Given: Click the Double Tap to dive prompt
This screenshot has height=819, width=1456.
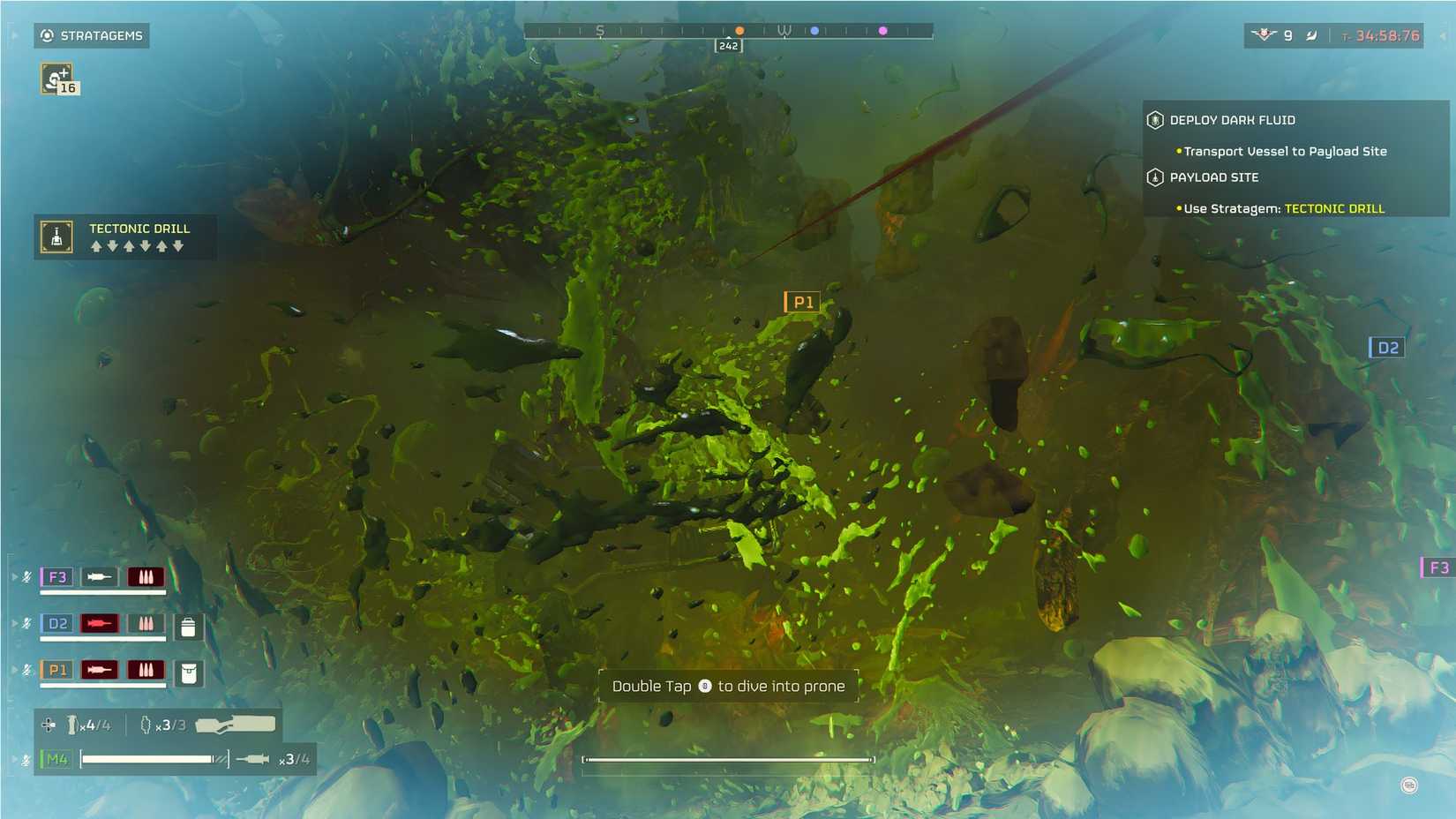Looking at the screenshot, I should [x=730, y=686].
